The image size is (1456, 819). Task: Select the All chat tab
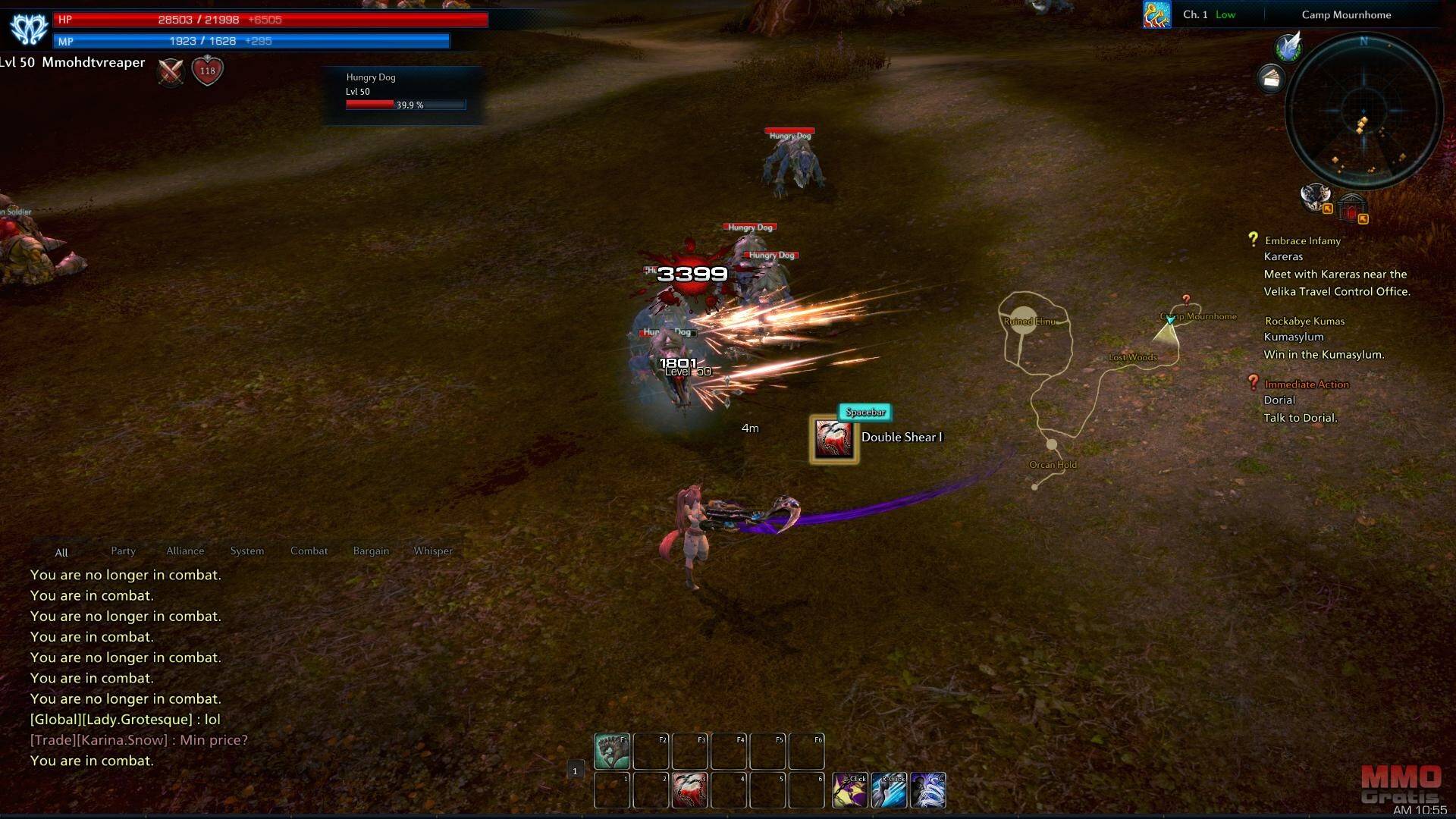pos(61,552)
